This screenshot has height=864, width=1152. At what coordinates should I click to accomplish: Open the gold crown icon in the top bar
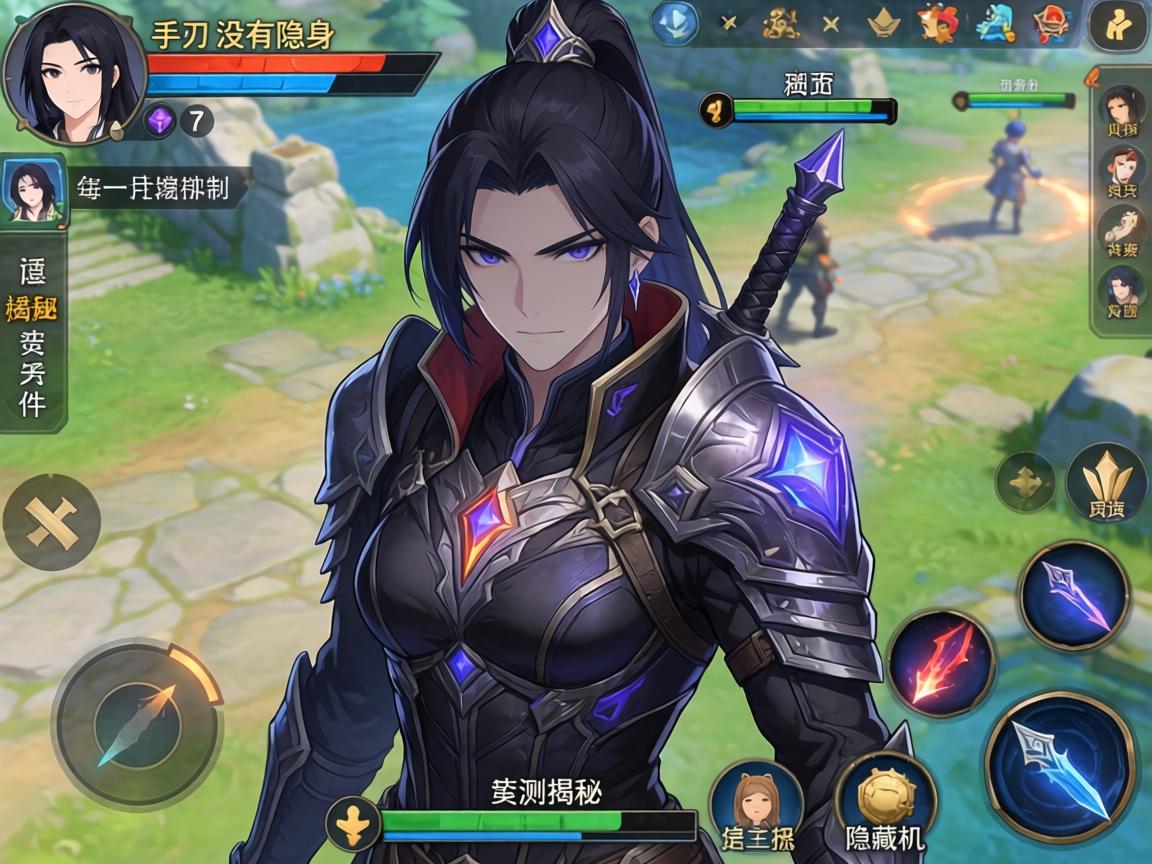pos(883,22)
